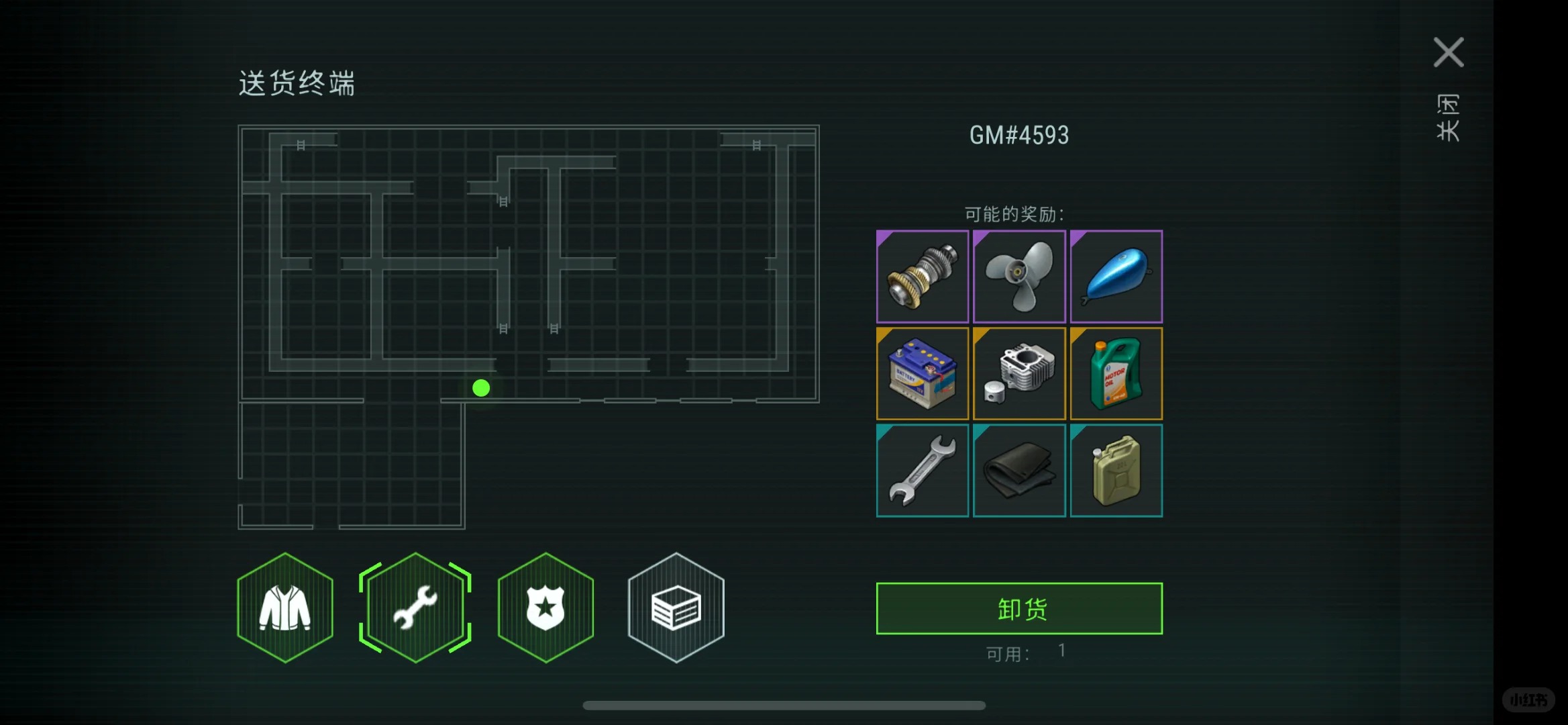The height and width of the screenshot is (725, 1568).
Task: Select the jacket clothing category hexagon
Action: pos(285,608)
